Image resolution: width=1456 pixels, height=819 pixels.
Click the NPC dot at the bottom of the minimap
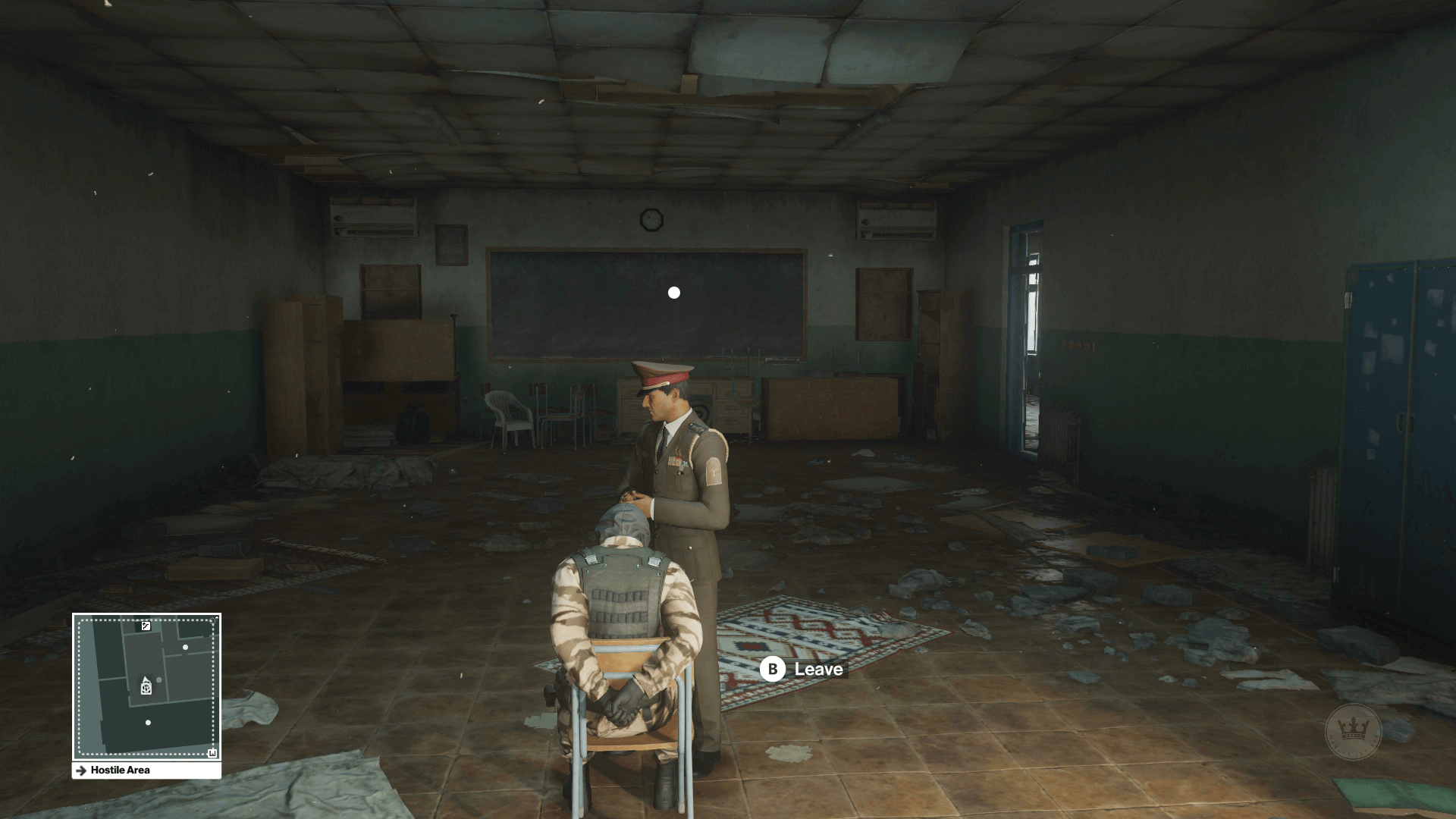148,723
